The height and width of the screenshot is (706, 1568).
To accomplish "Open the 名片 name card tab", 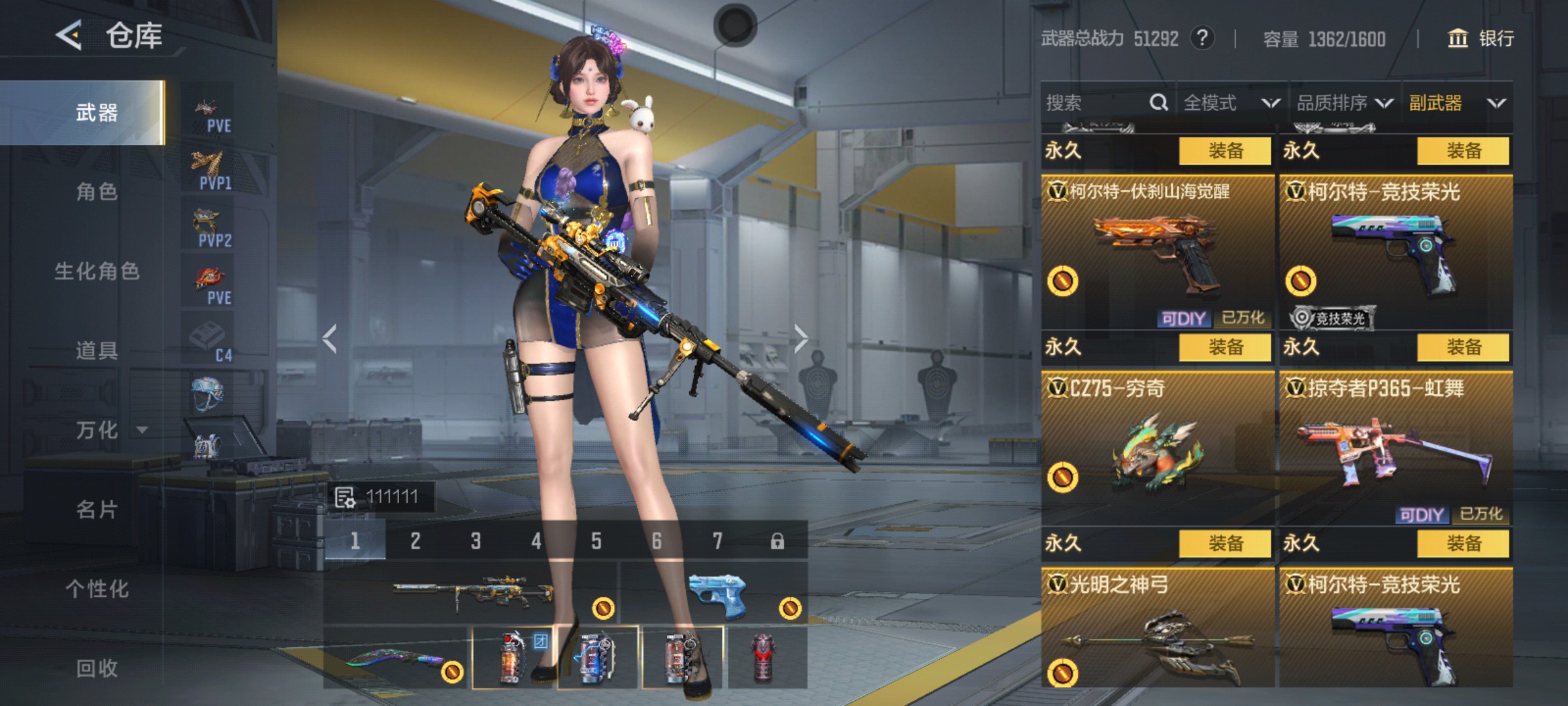I will click(97, 510).
